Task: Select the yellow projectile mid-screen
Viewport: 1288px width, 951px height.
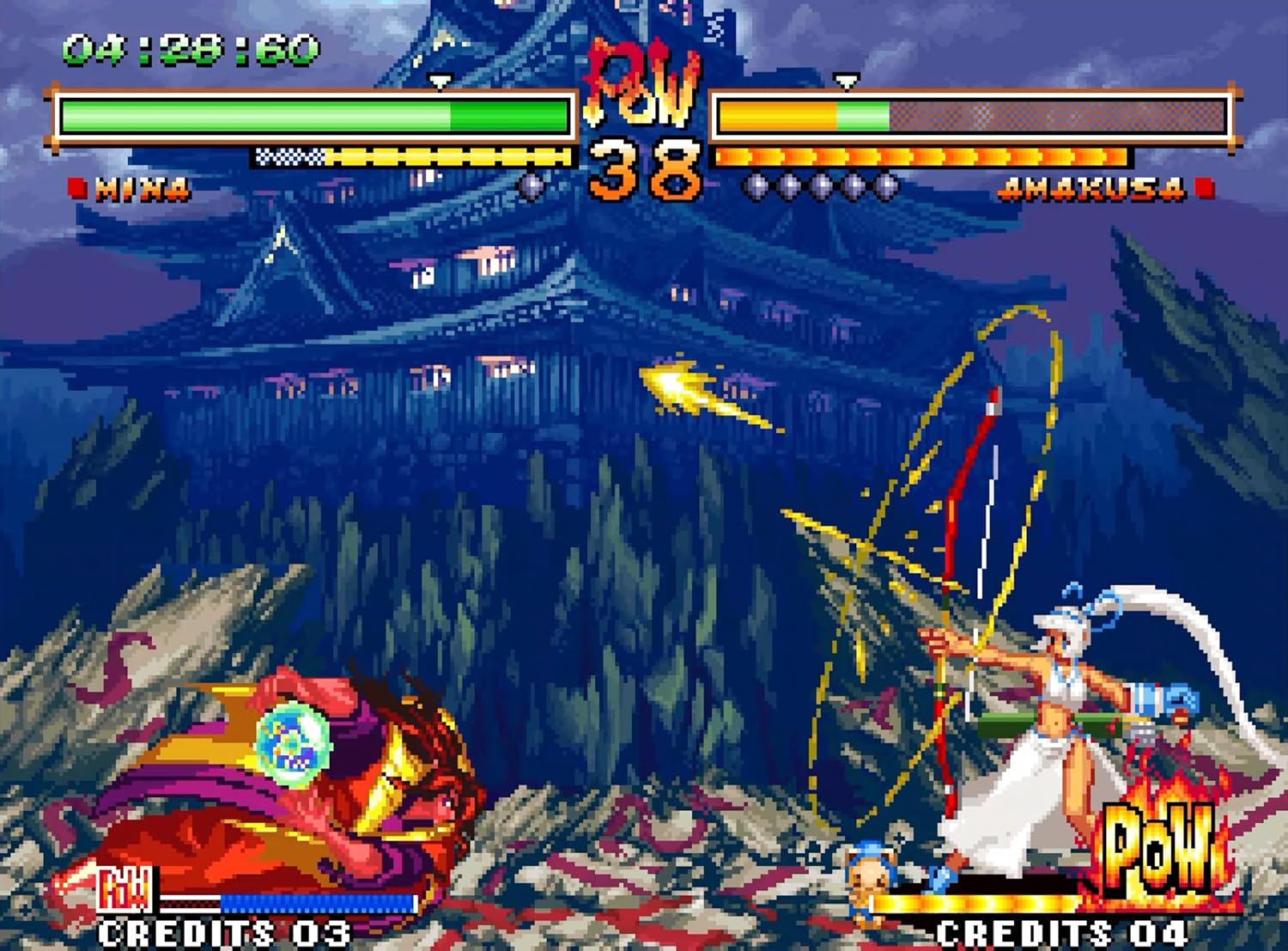Action: (678, 387)
